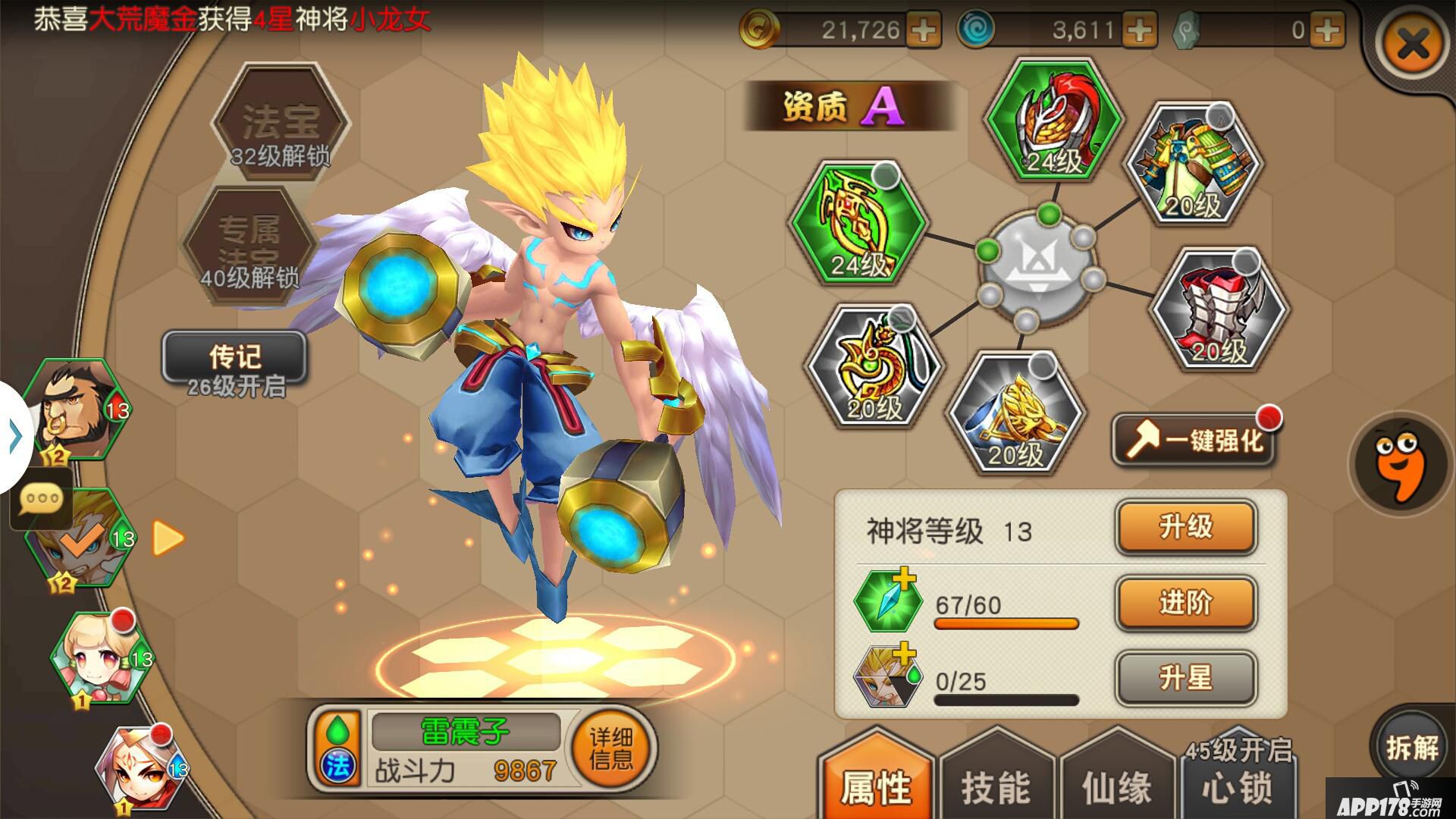Add blue swirl currency with plus button
Image resolution: width=1456 pixels, height=819 pixels.
(1139, 30)
